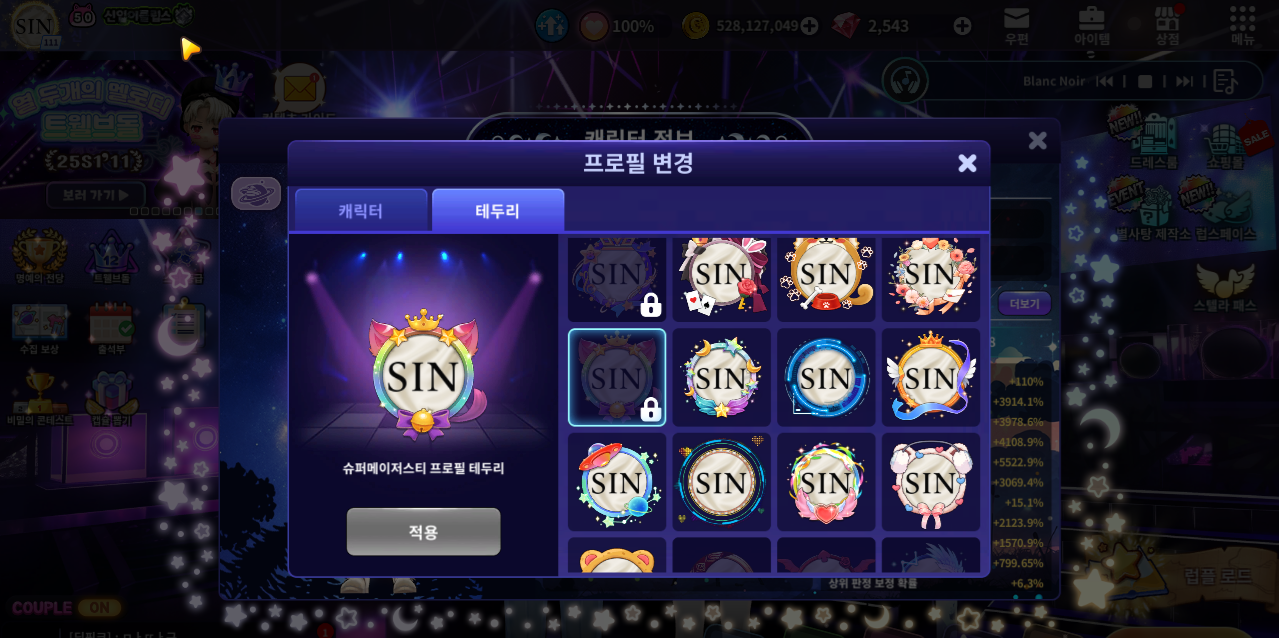Choose the fluffy sheep pink bow frame
The height and width of the screenshot is (638, 1279).
click(930, 482)
